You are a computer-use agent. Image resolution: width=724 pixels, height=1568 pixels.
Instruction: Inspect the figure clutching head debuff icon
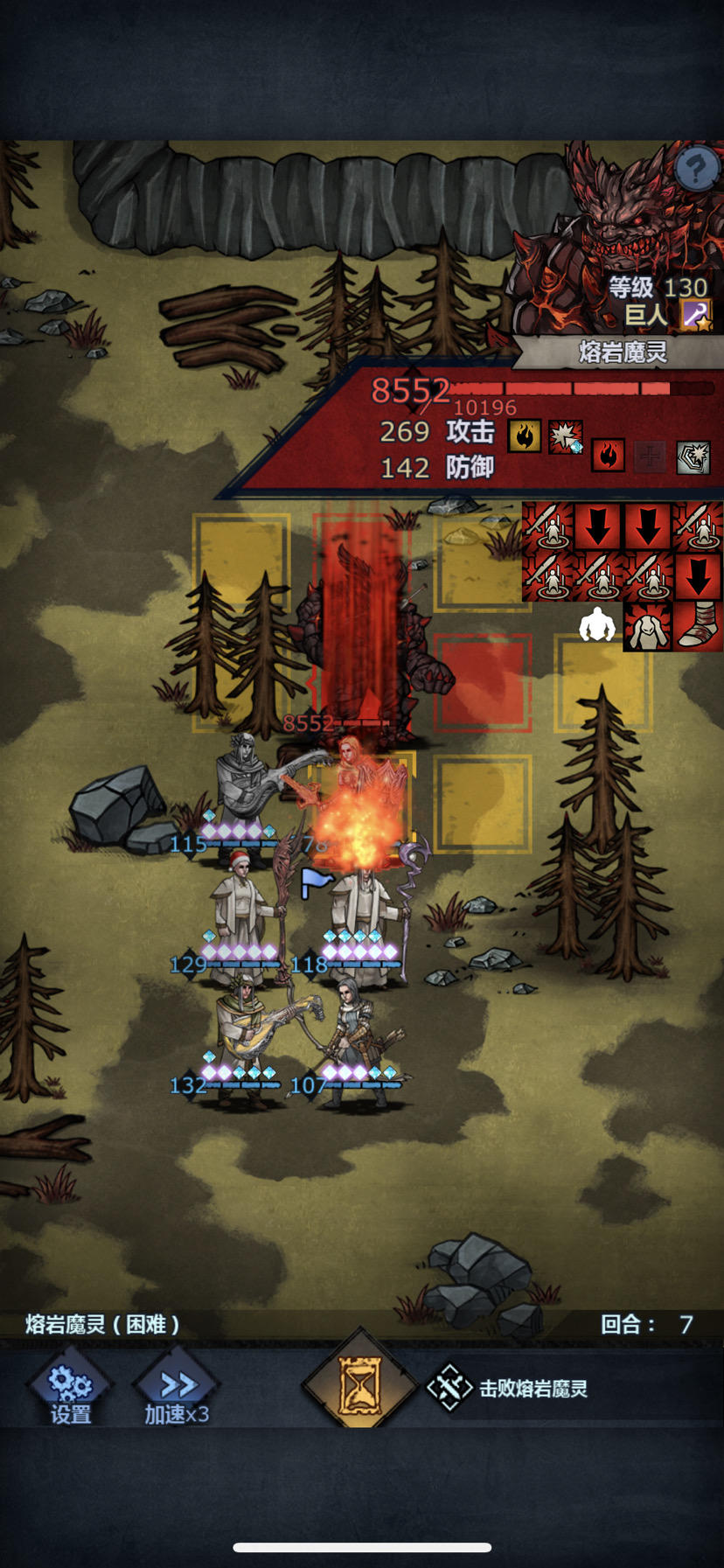647,626
